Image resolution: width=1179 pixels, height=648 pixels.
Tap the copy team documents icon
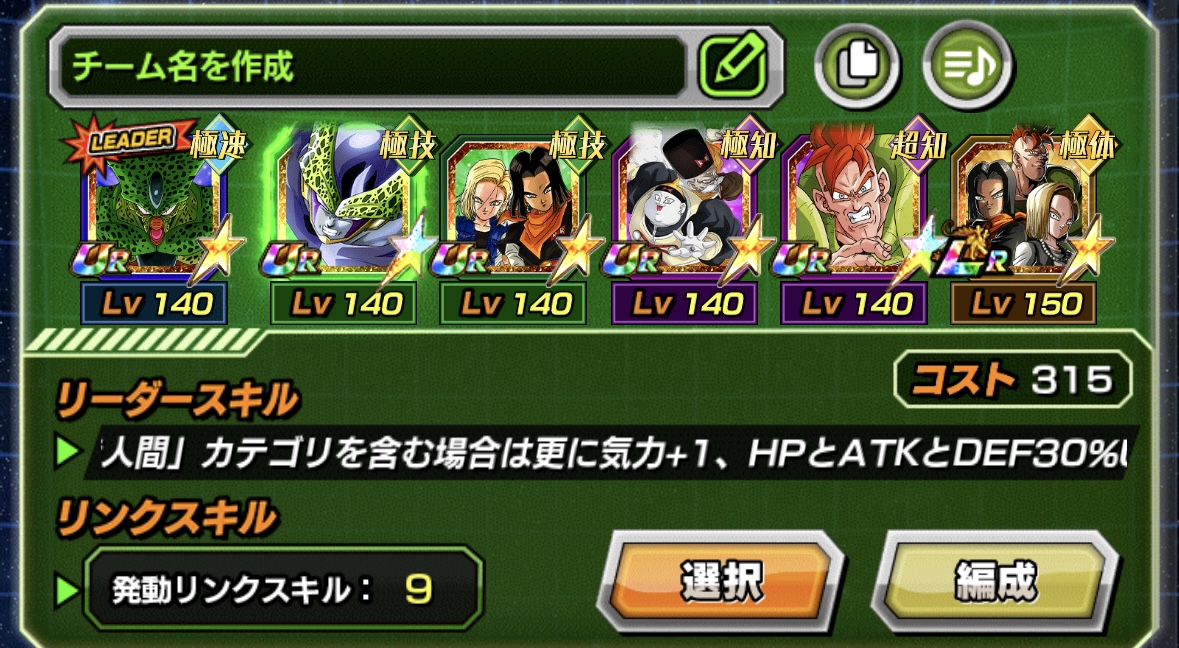point(856,66)
